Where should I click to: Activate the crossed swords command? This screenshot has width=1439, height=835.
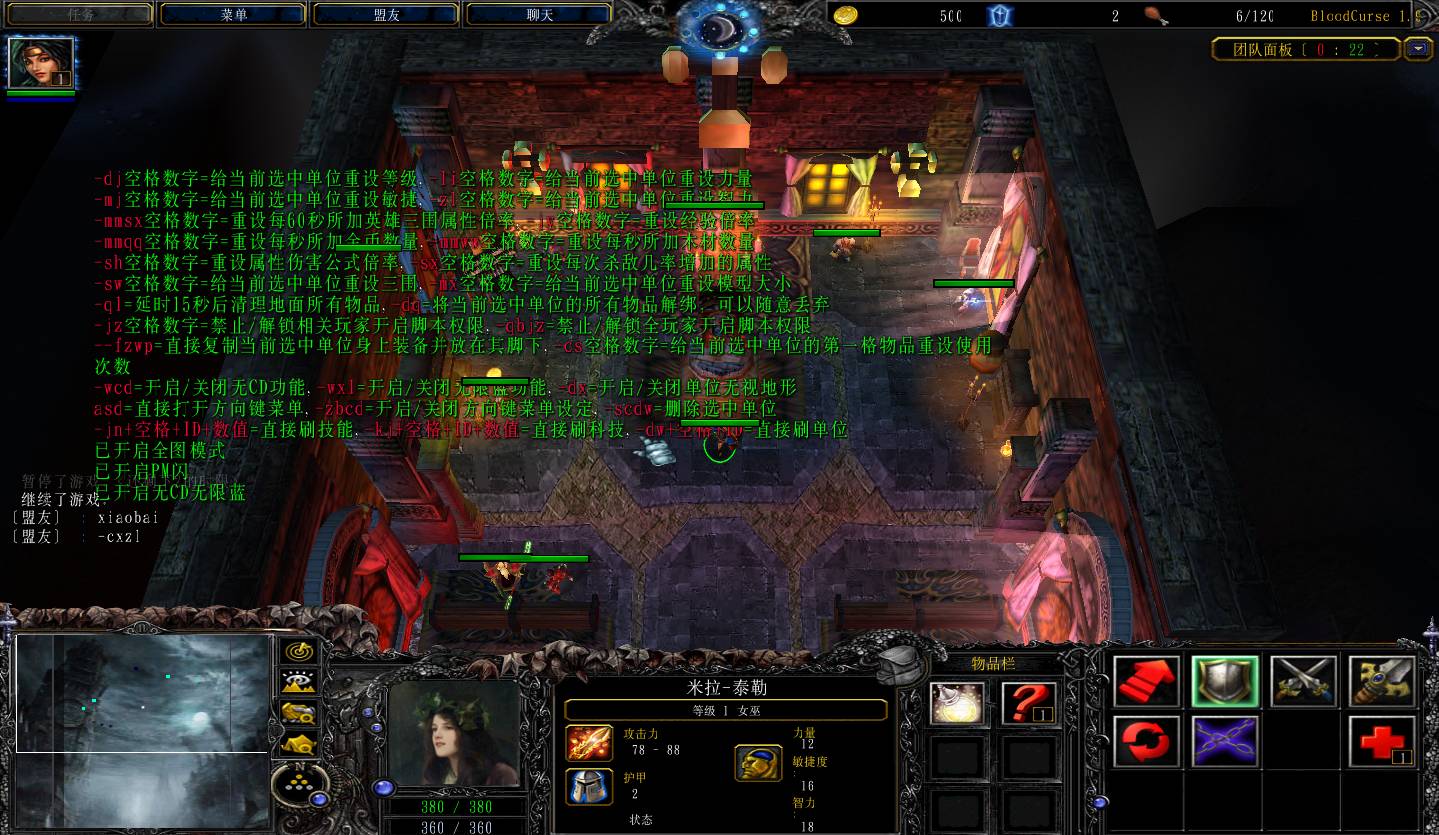click(1303, 681)
